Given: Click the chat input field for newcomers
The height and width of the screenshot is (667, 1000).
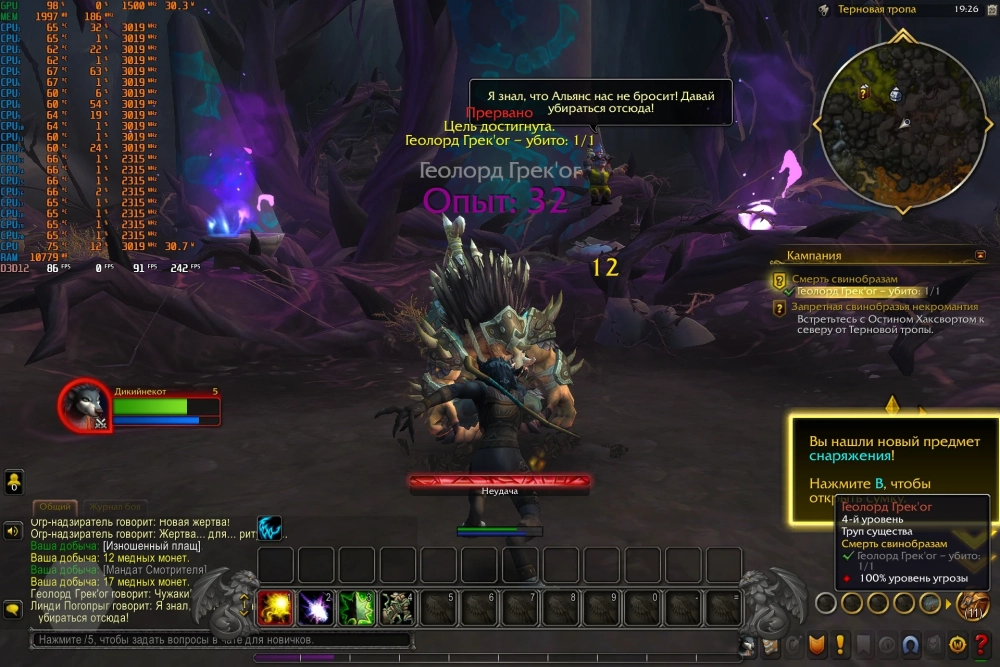Looking at the screenshot, I should point(220,640).
